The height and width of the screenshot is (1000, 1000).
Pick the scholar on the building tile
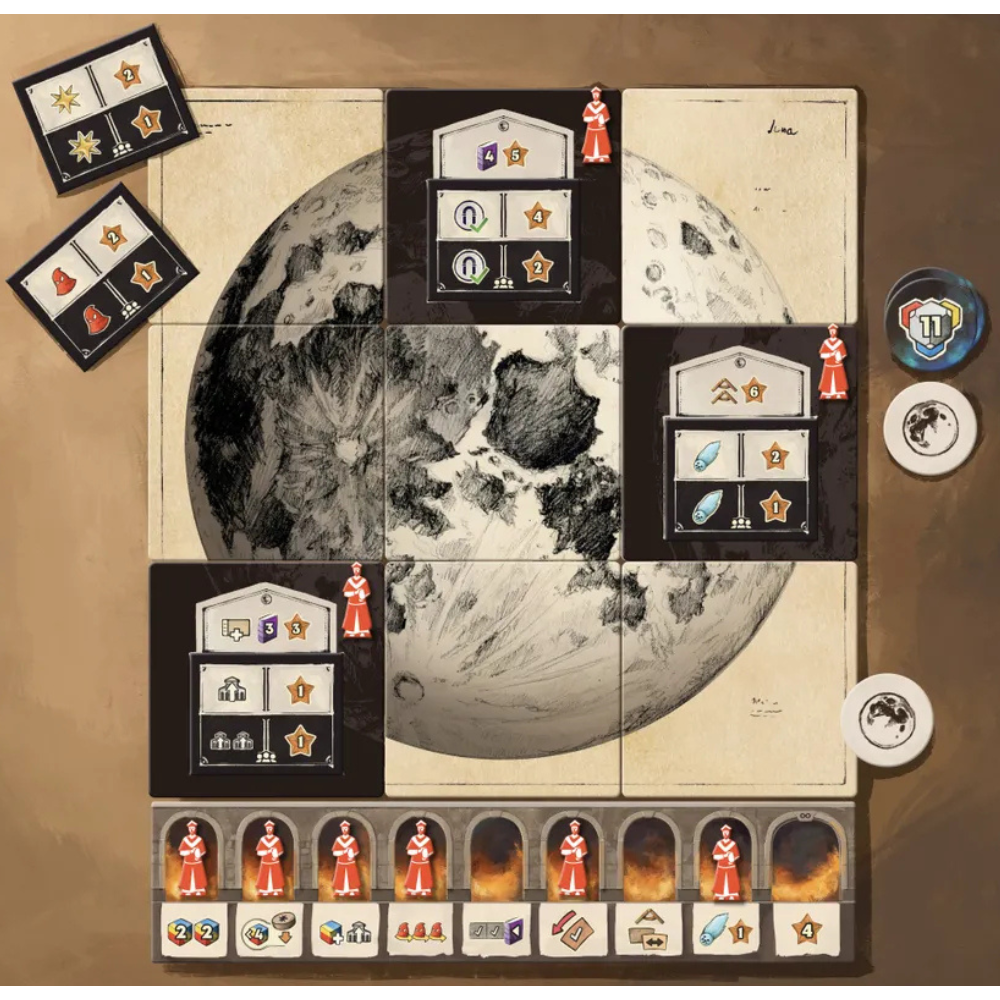pyautogui.click(x=357, y=601)
